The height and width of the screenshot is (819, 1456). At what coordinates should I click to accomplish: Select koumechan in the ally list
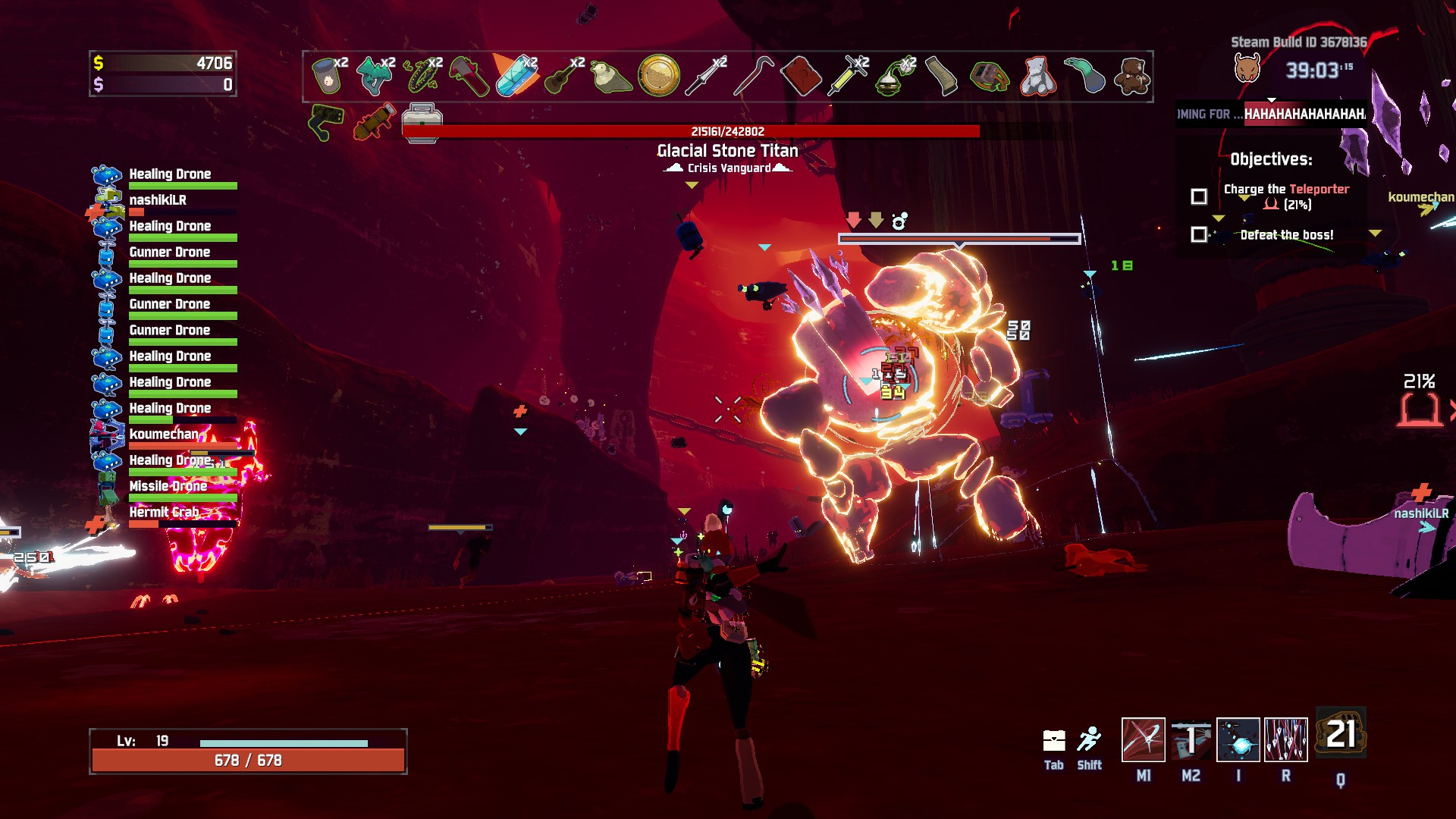(164, 435)
